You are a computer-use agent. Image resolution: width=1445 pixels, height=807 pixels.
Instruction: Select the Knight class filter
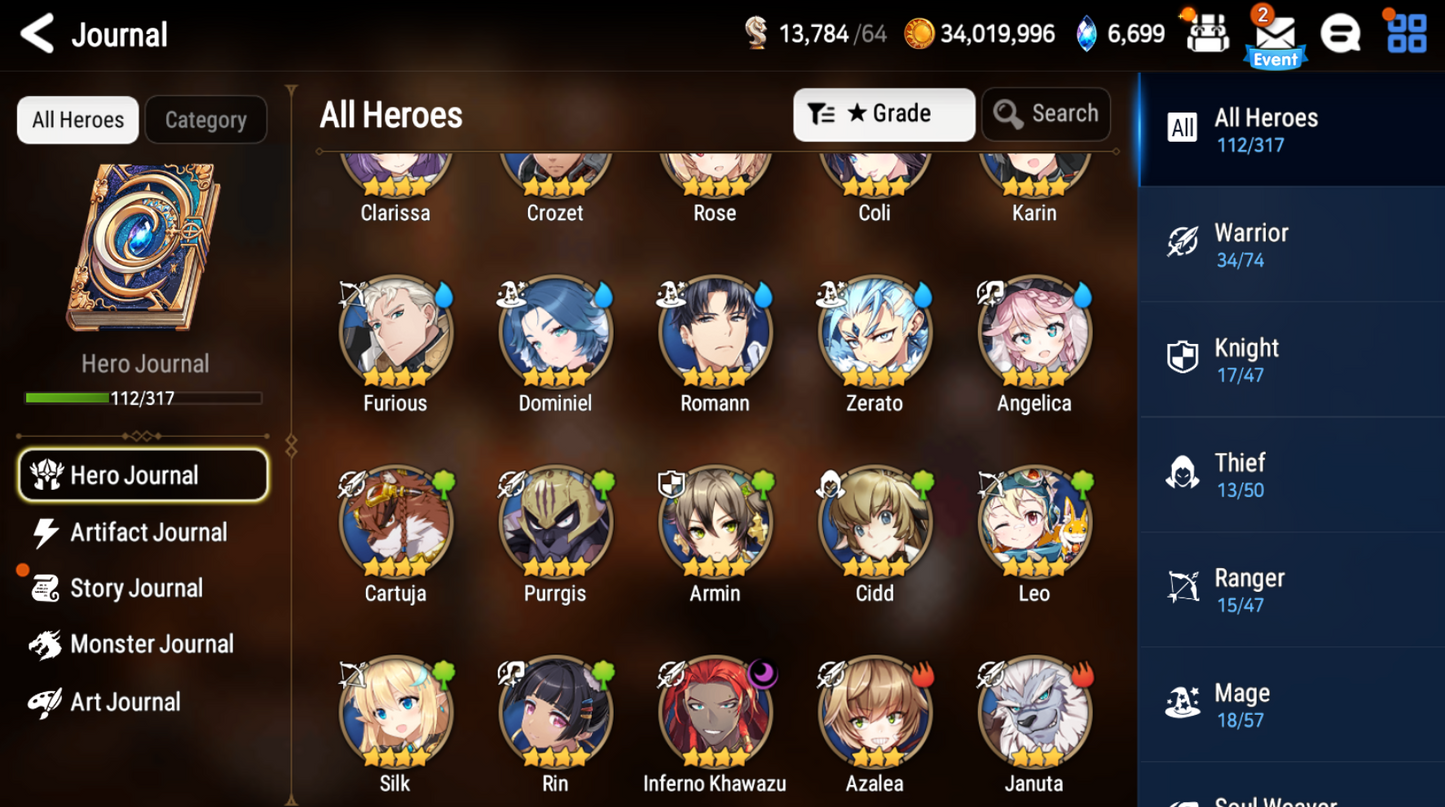click(x=1290, y=359)
